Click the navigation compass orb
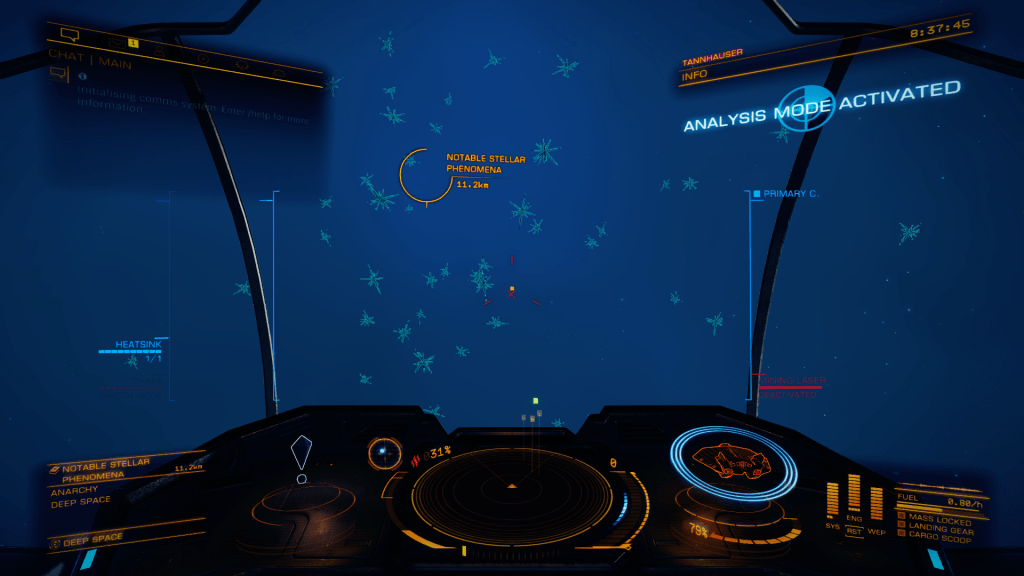The height and width of the screenshot is (576, 1024). (382, 453)
